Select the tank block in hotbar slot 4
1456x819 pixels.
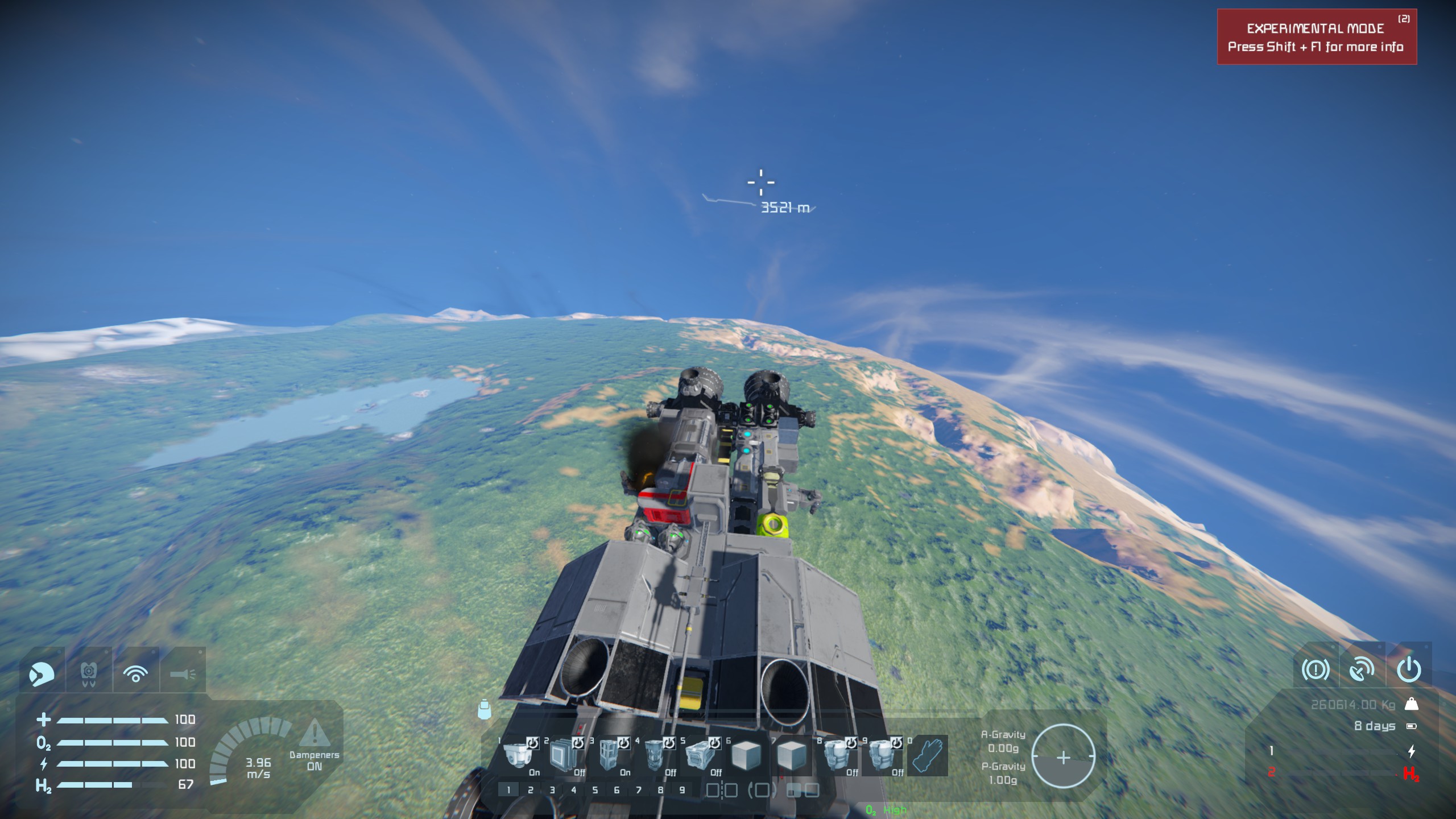[655, 755]
